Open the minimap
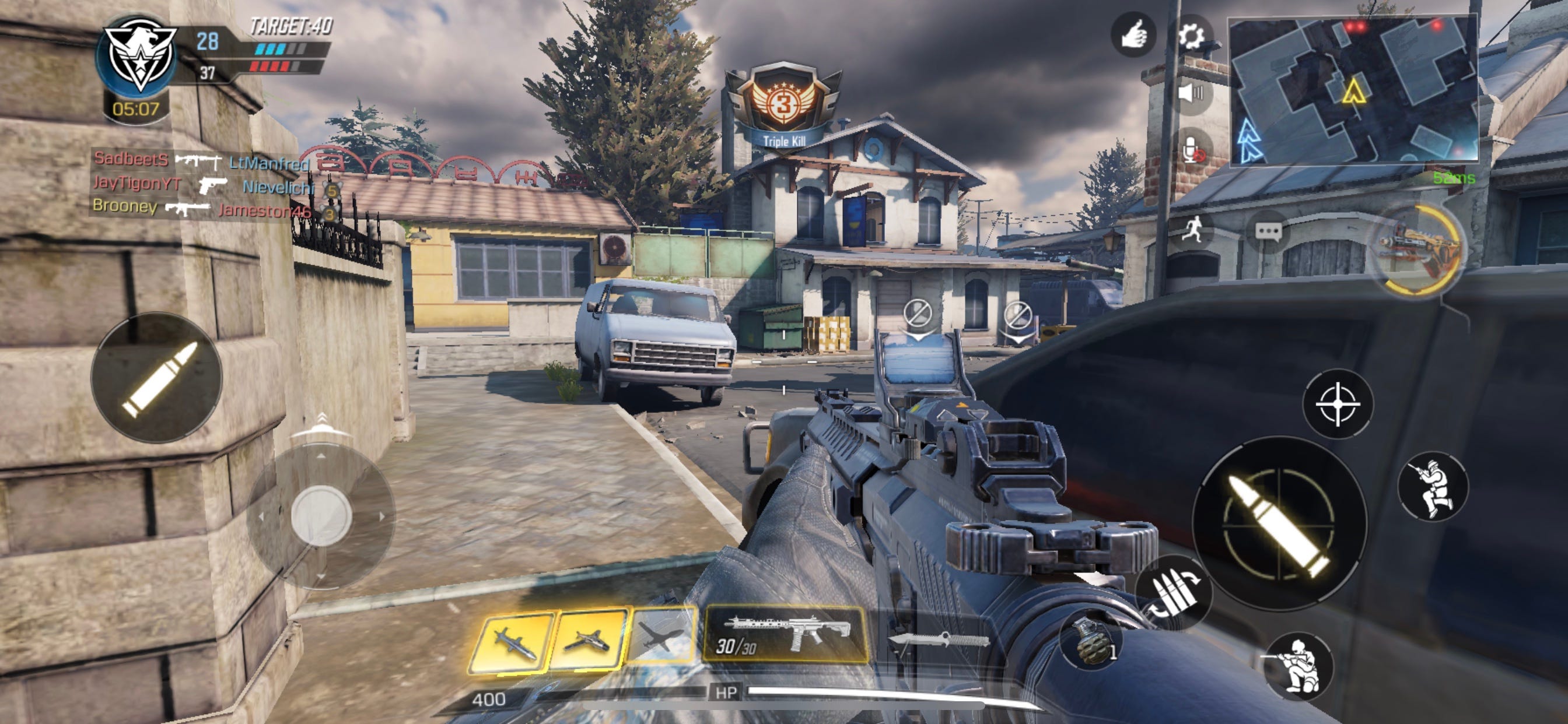The height and width of the screenshot is (724, 1568). coord(1353,90)
